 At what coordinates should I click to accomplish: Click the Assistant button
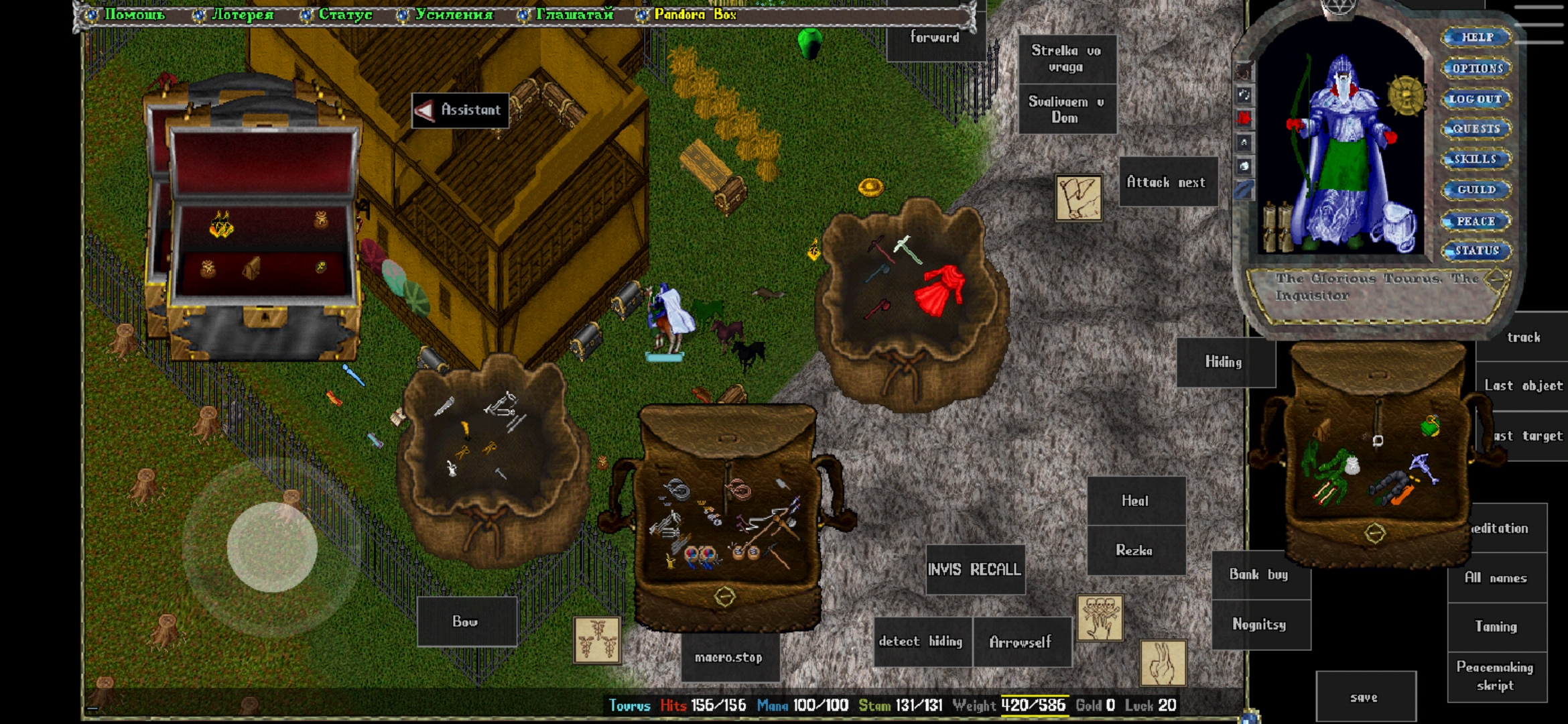pos(460,110)
